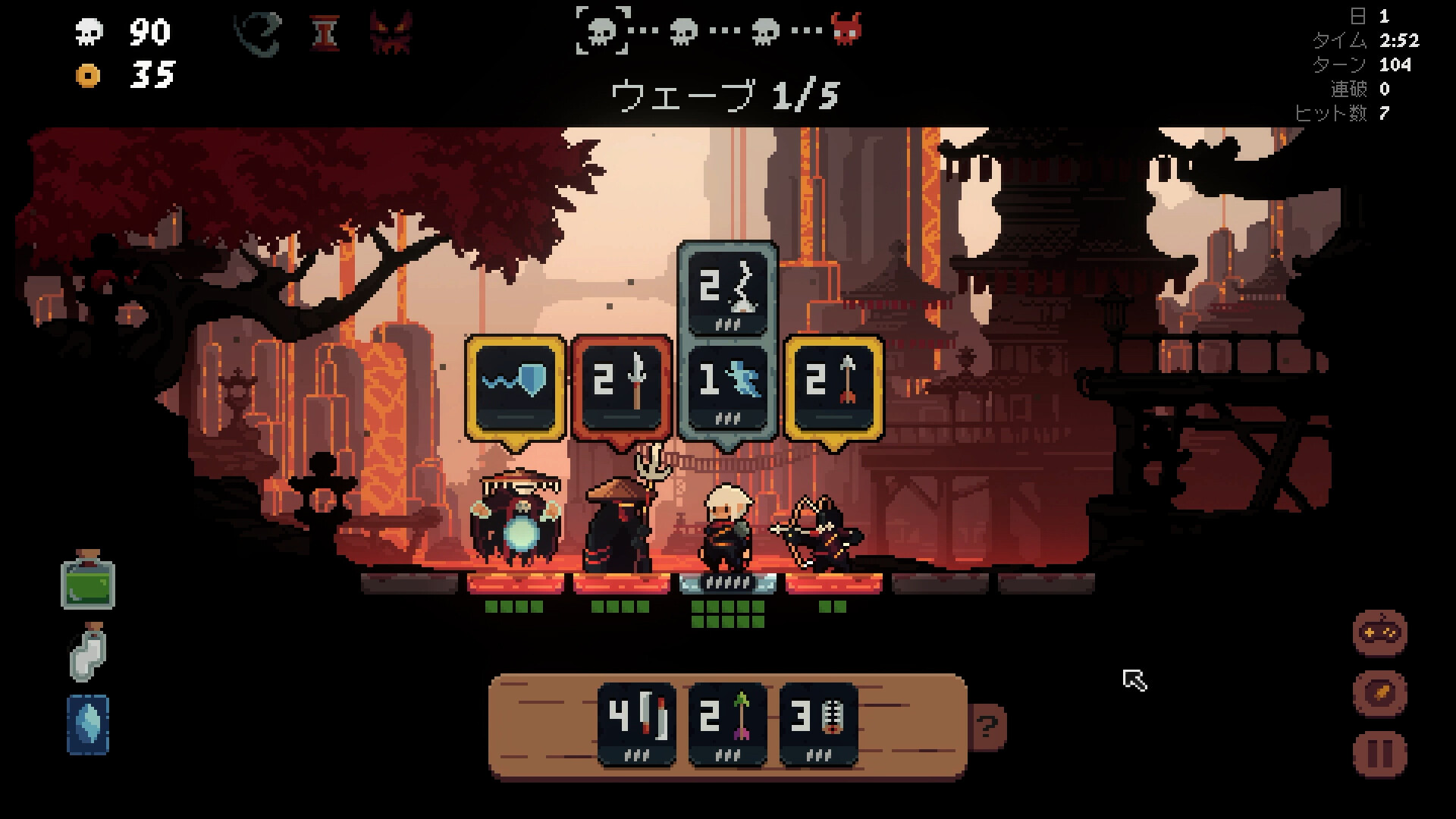Pick the attack tile with value 3

(818, 723)
